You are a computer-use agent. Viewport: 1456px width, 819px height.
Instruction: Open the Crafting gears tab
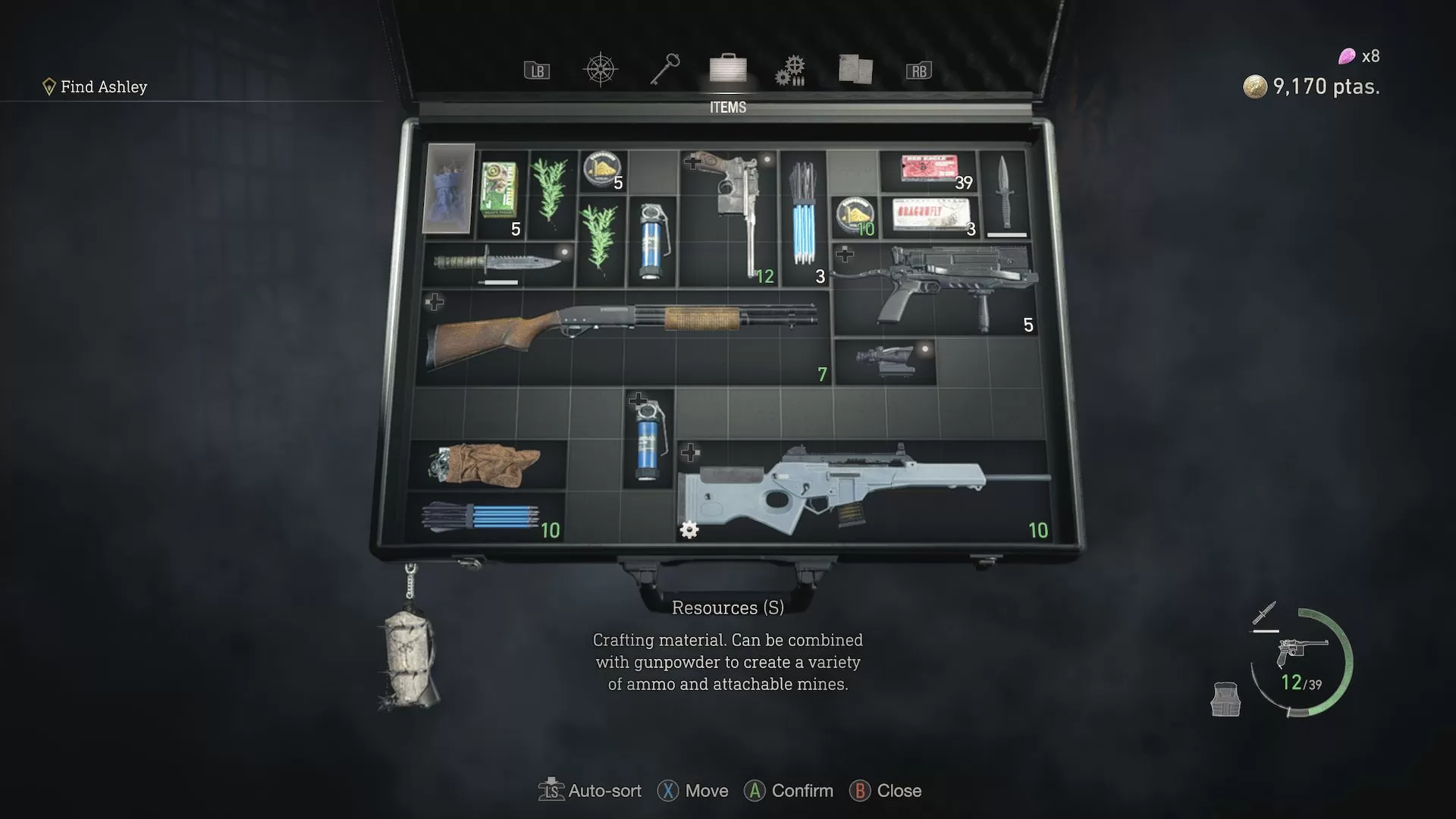click(x=790, y=69)
